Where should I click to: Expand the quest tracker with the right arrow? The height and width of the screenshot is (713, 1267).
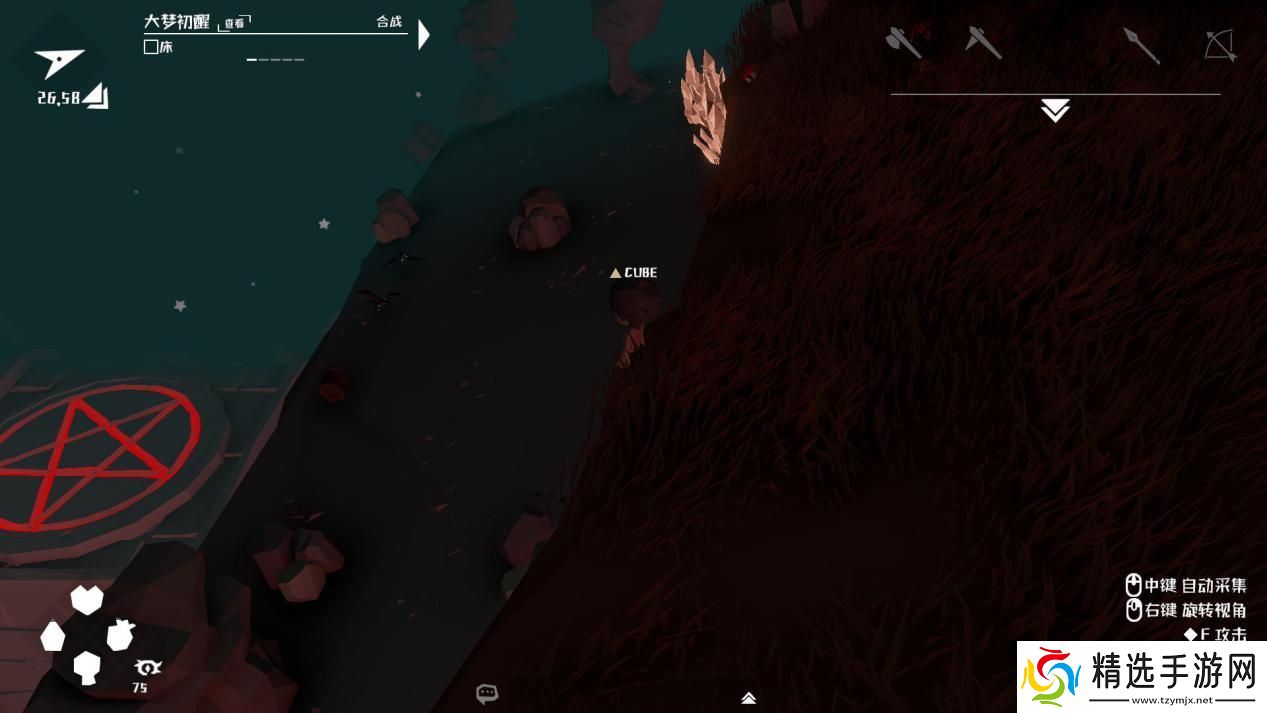pos(424,35)
